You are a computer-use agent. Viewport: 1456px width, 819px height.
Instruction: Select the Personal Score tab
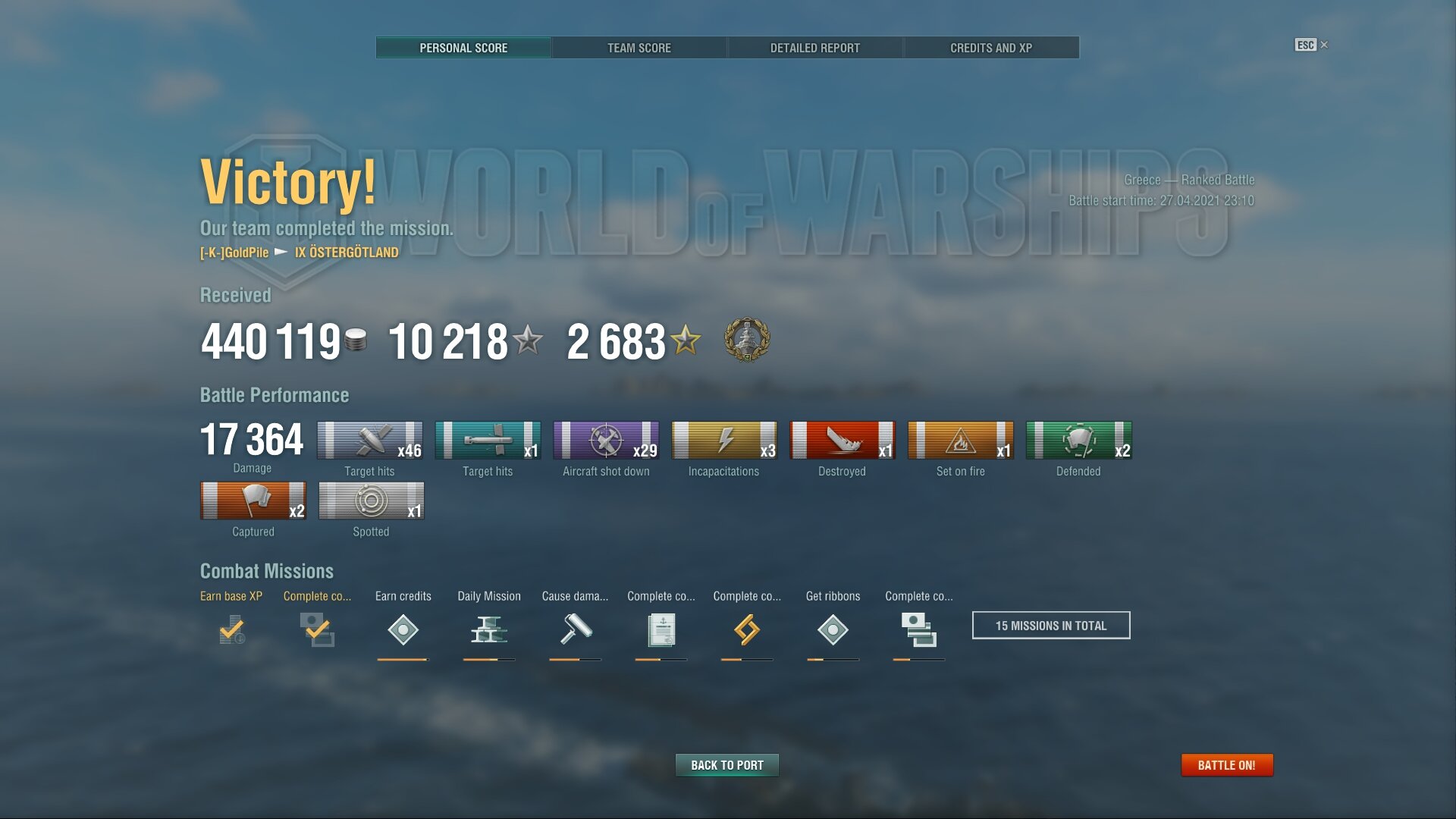click(463, 48)
